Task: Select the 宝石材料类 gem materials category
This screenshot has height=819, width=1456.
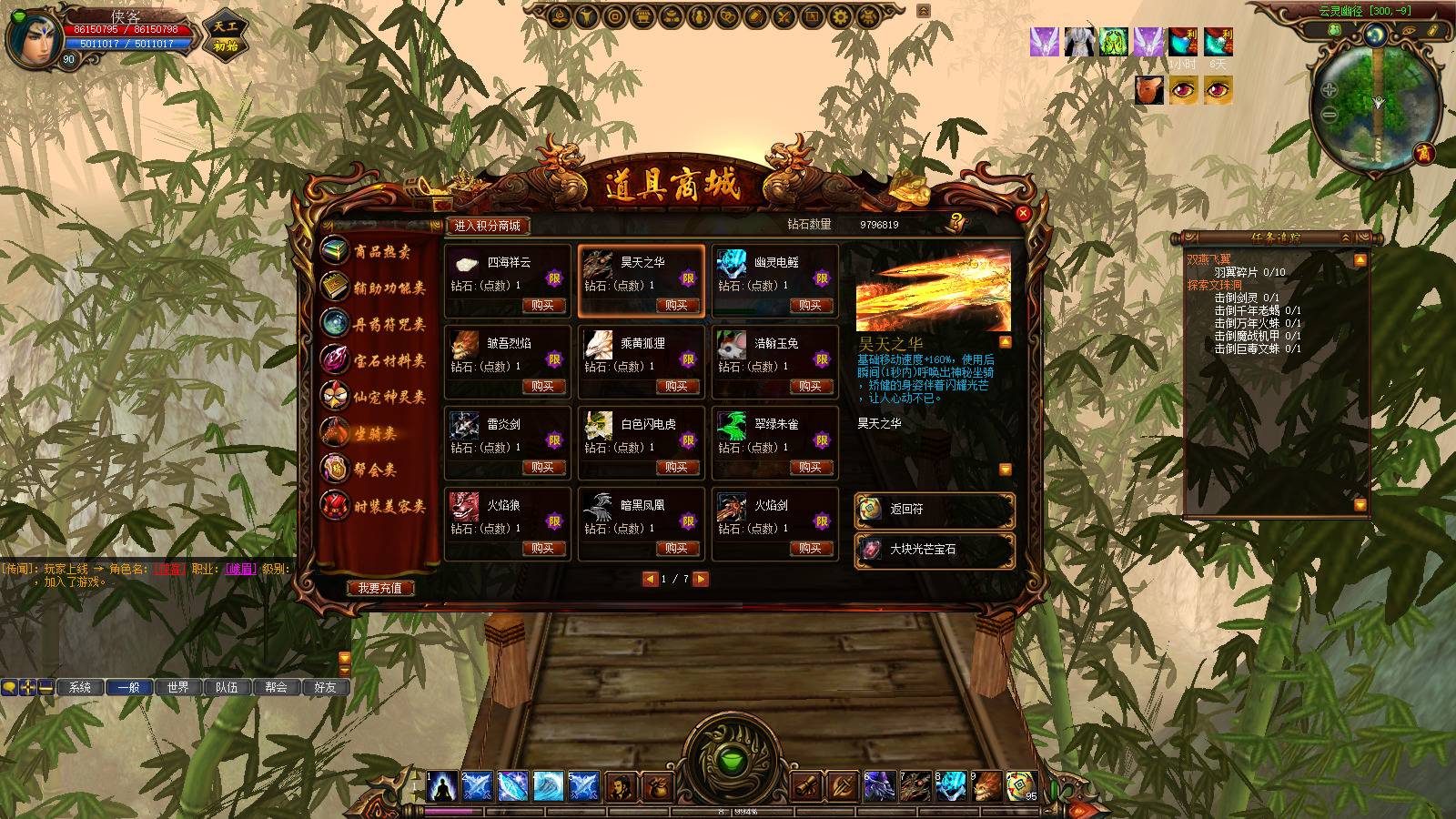Action: (335, 358)
